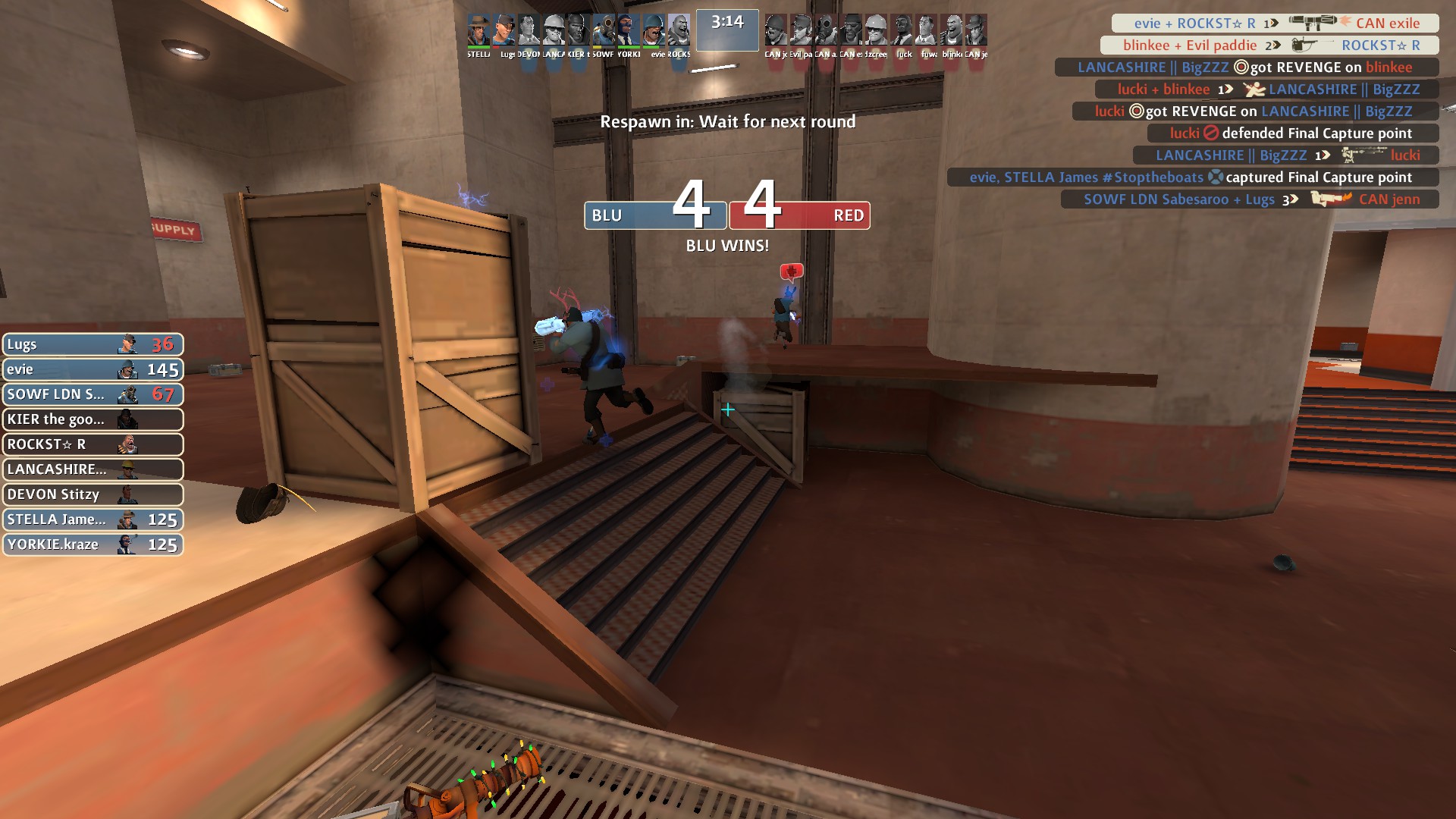Choose the DEVON Stitzy player row
This screenshot has width=1456, height=819.
coord(93,494)
